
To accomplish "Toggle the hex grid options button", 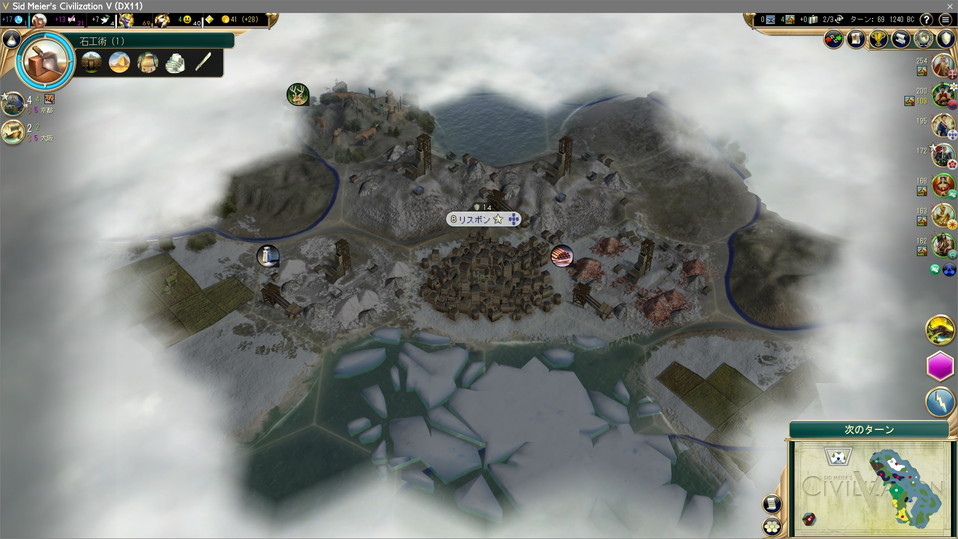I will point(771,526).
